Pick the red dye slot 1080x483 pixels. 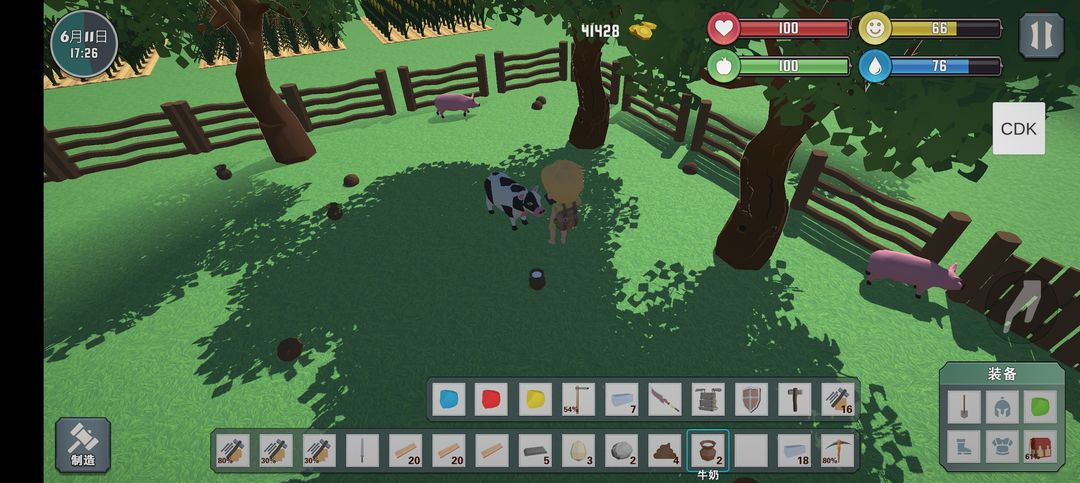coord(492,399)
